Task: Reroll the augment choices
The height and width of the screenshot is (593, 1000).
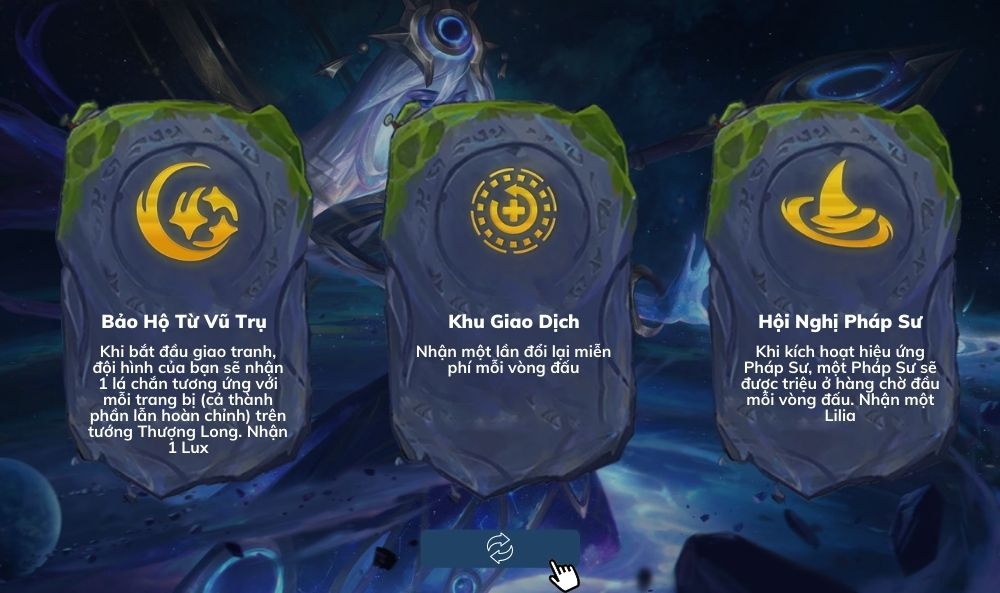Action: (499, 547)
